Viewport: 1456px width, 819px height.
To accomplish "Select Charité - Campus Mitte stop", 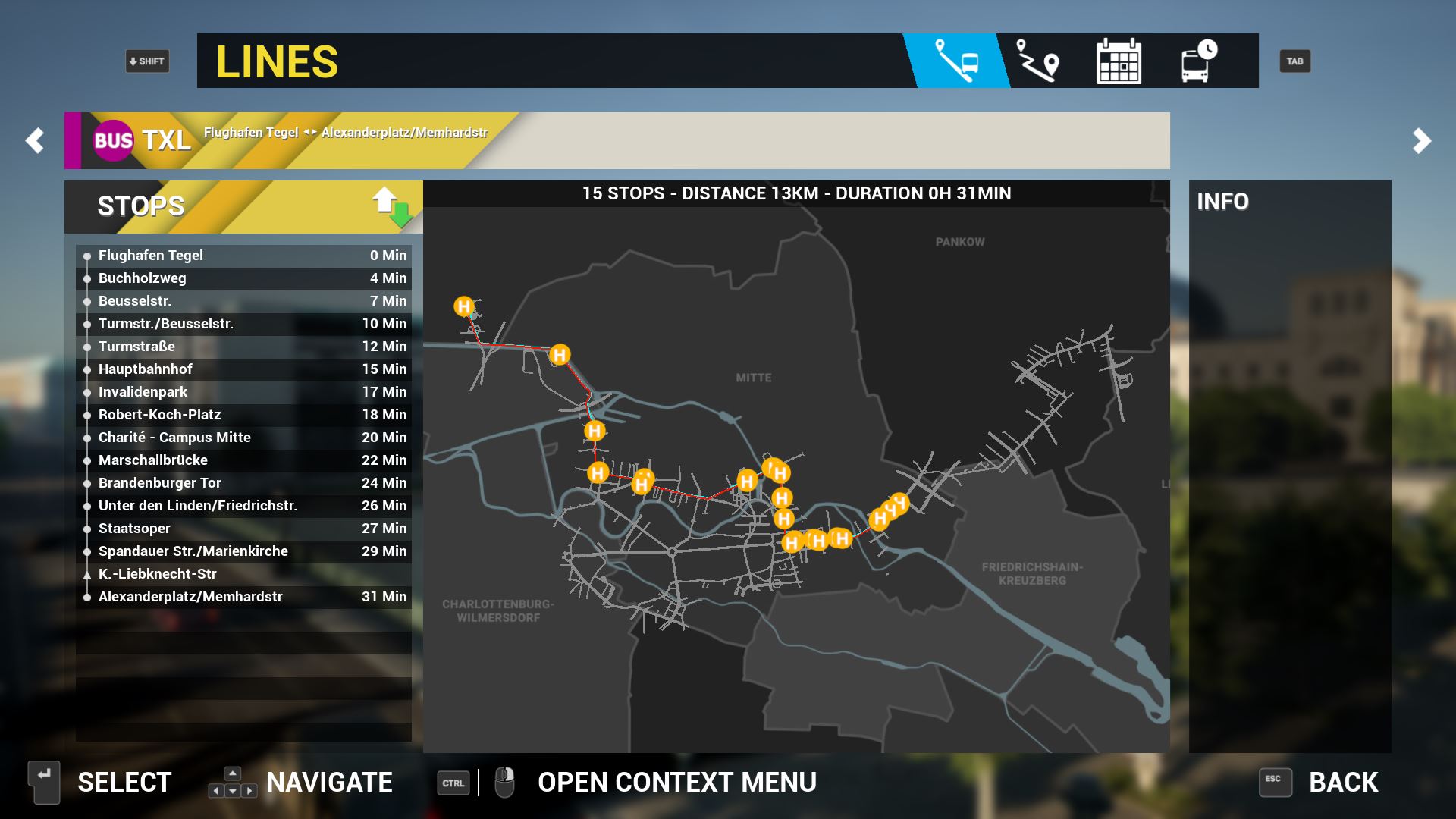I will tap(243, 438).
